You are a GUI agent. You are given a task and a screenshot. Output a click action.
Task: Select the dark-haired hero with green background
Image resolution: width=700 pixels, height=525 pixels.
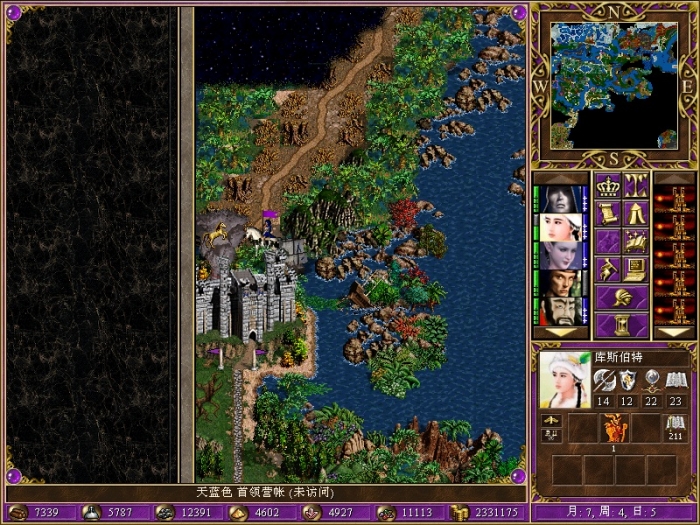tap(561, 283)
